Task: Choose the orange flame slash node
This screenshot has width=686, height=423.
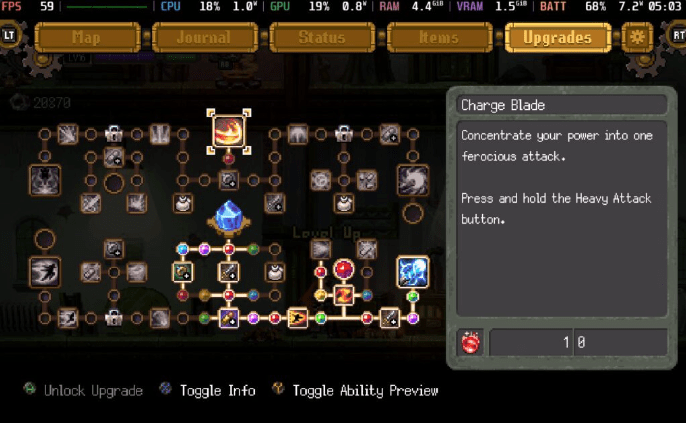Action: pyautogui.click(x=343, y=295)
